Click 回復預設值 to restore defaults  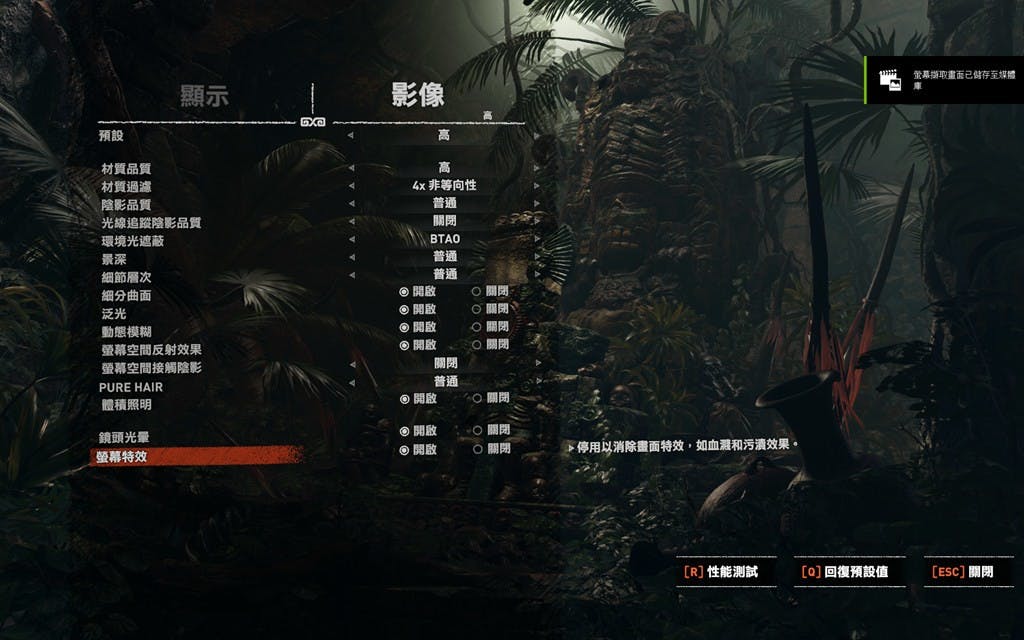point(845,572)
